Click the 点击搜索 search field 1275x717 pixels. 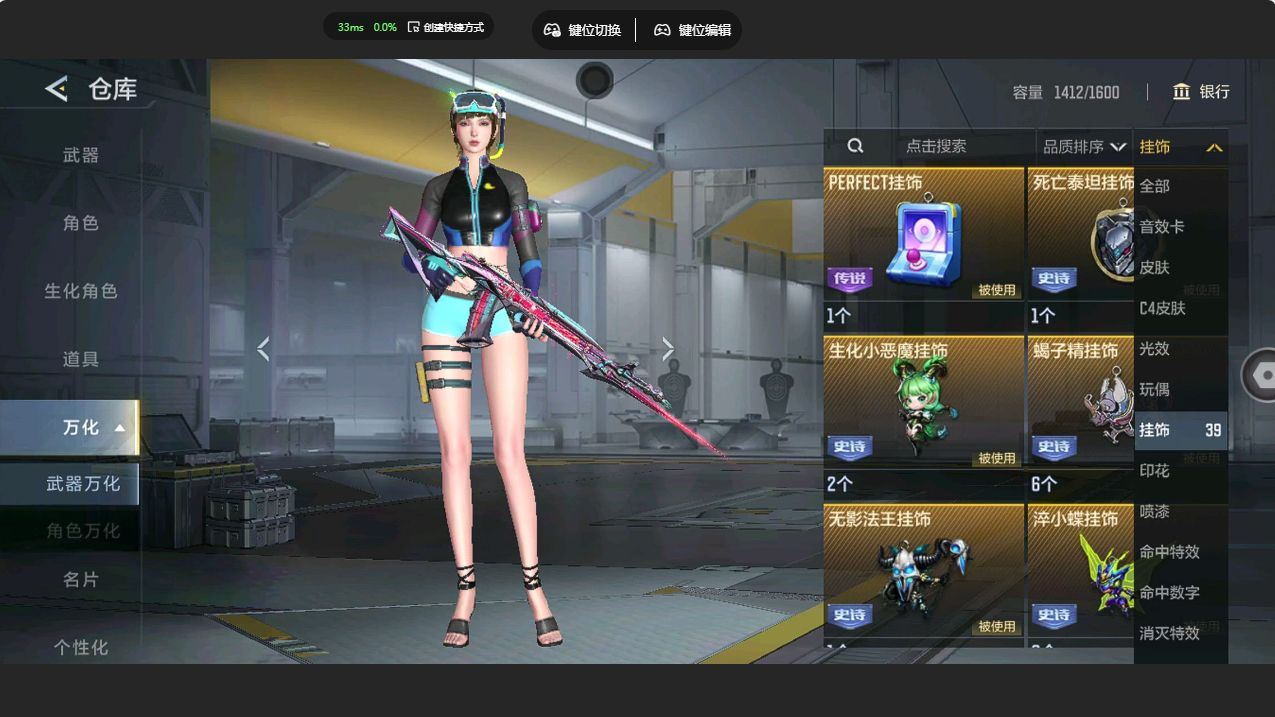pyautogui.click(x=935, y=146)
